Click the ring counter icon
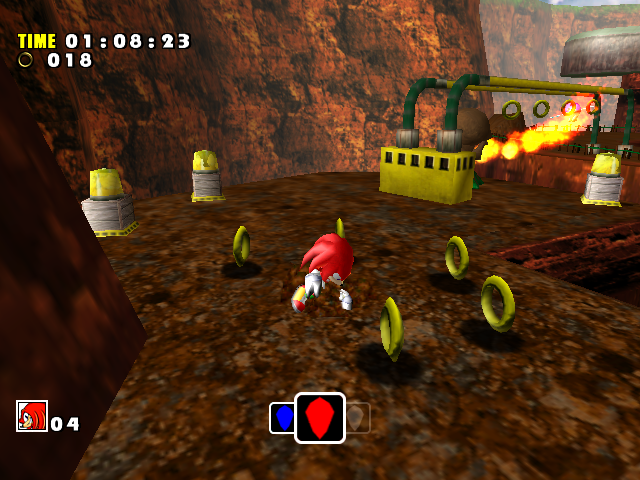 [x=26, y=60]
